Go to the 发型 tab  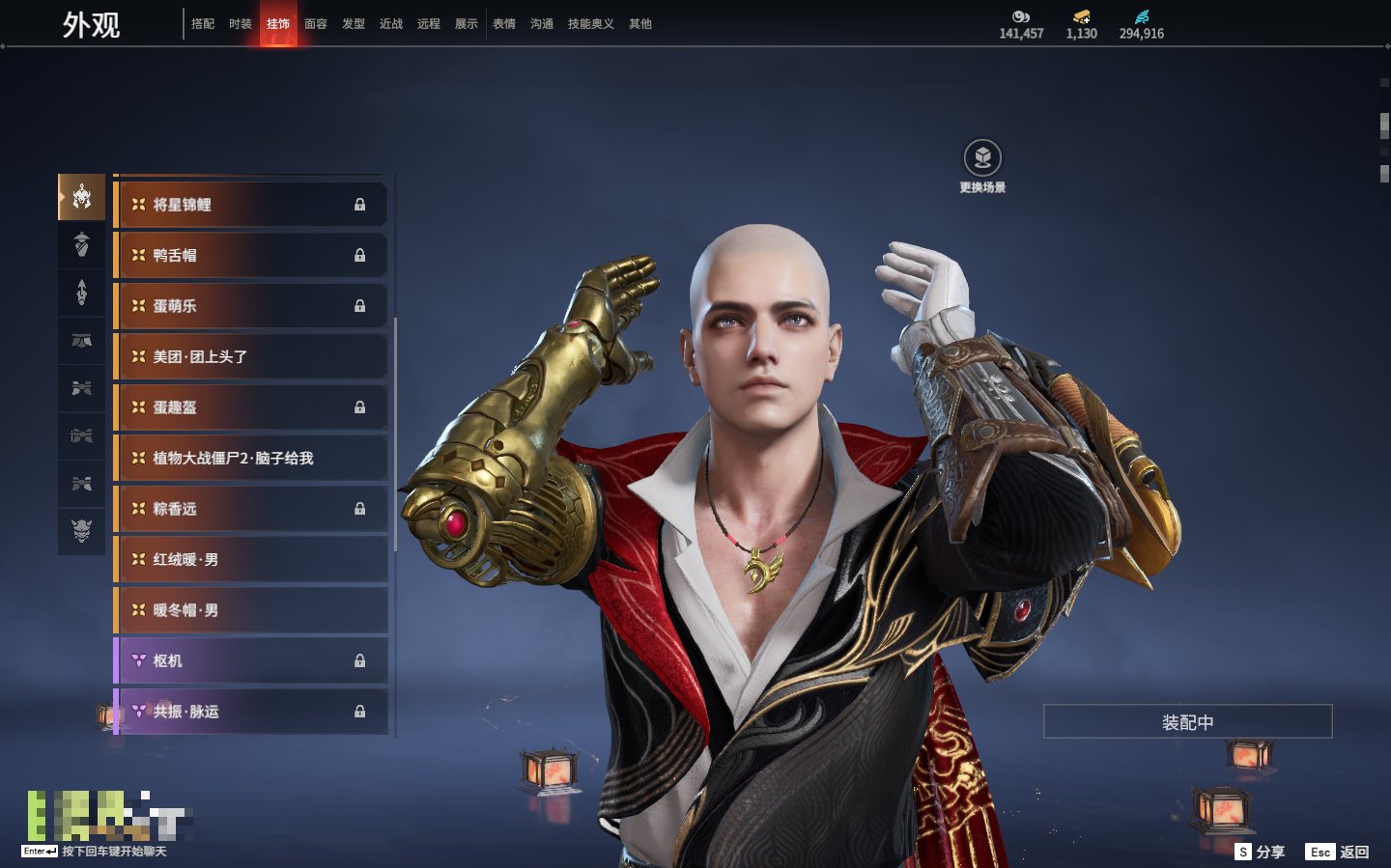pos(354,24)
